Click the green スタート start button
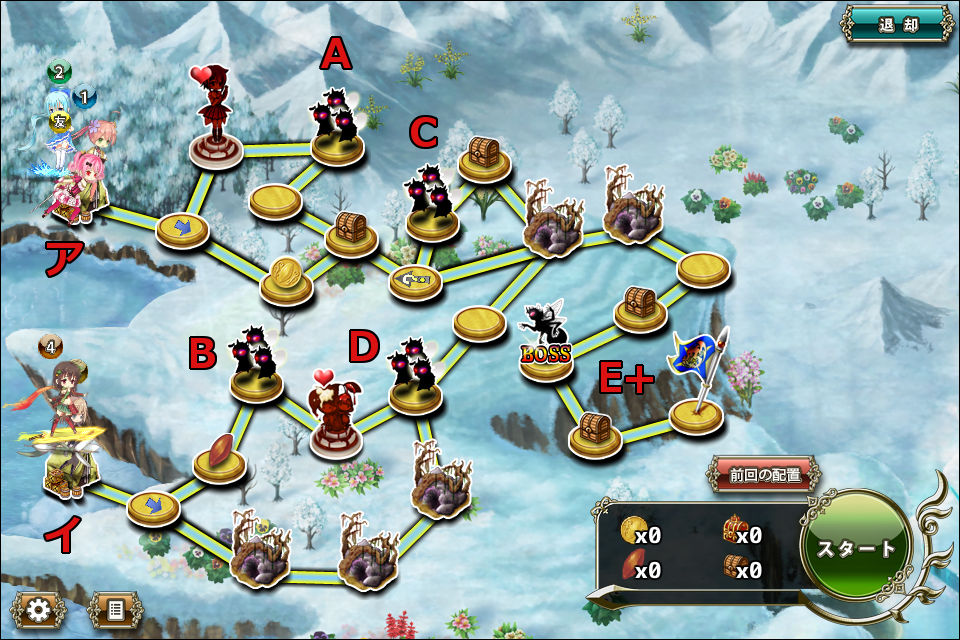This screenshot has width=960, height=640. pos(857,548)
